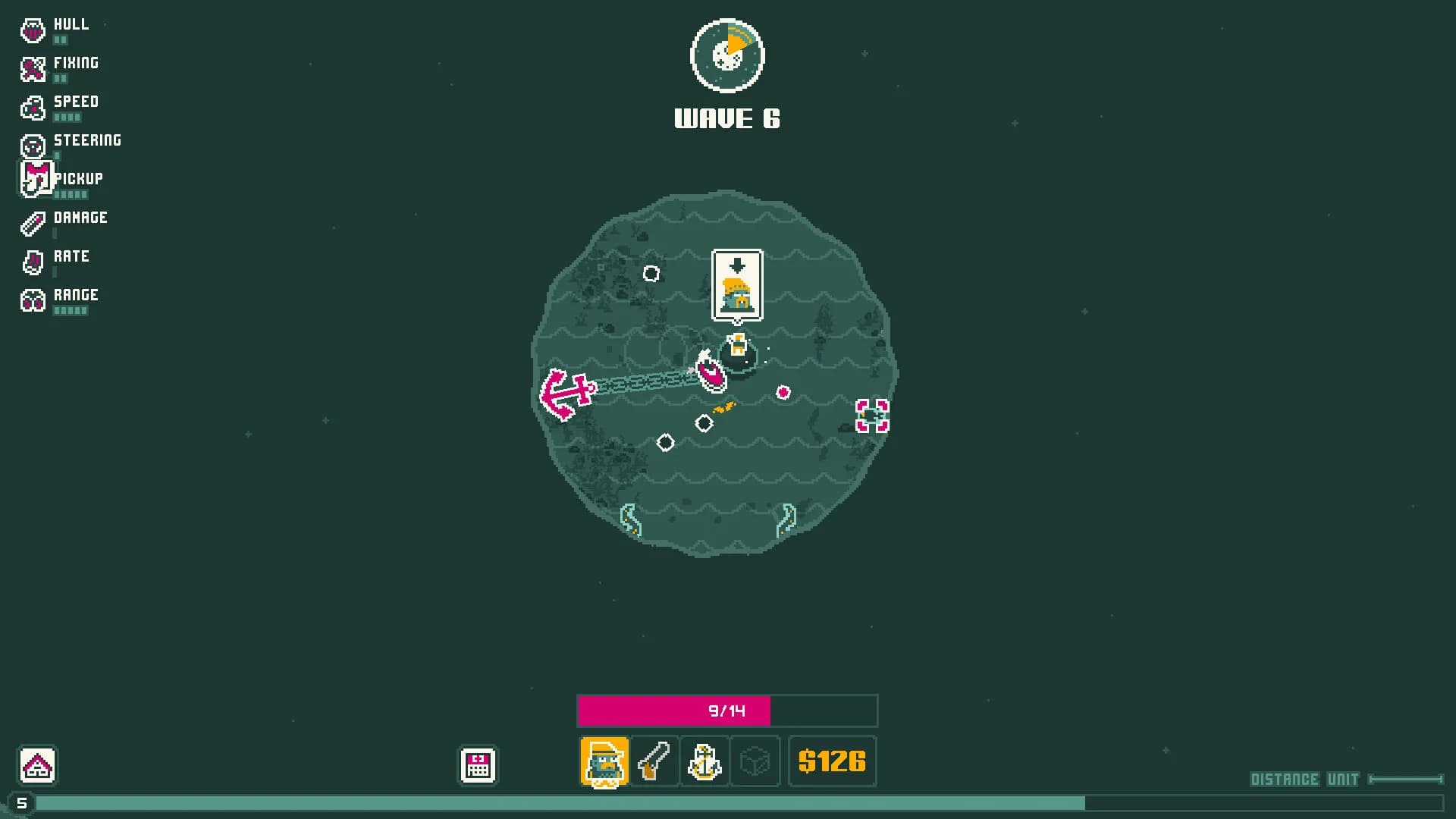Screen dimensions: 1456x819
Task: Select the Range binoculars icon
Action: 32,299
